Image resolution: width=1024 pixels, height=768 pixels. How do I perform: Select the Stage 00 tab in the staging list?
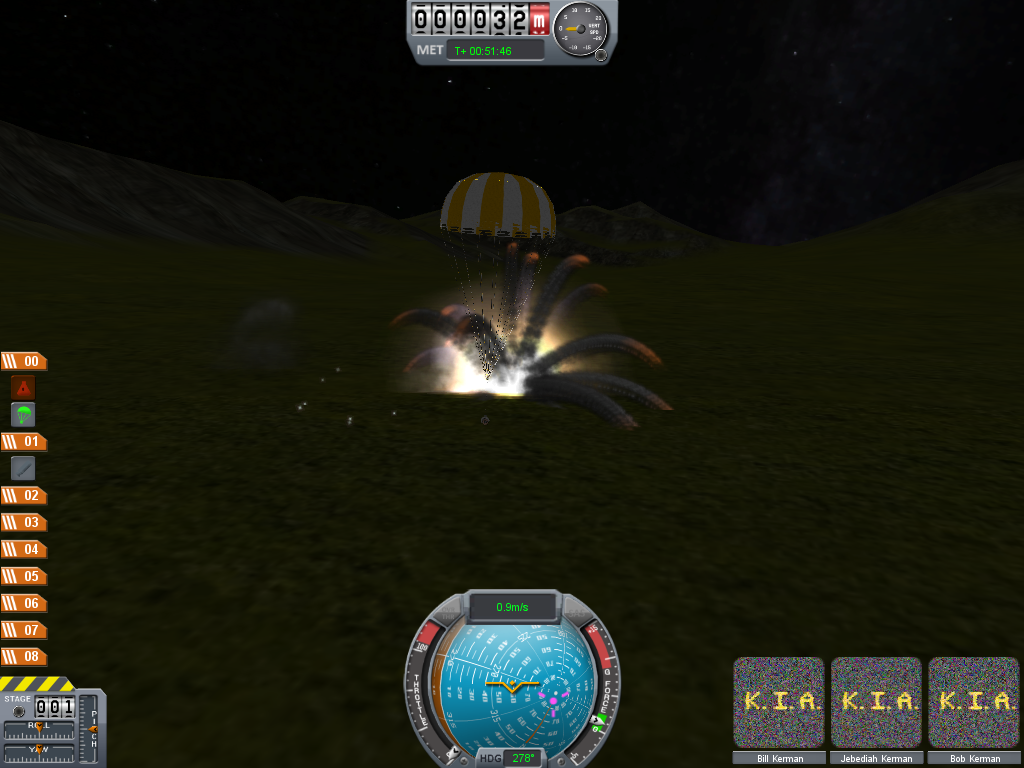(x=23, y=362)
